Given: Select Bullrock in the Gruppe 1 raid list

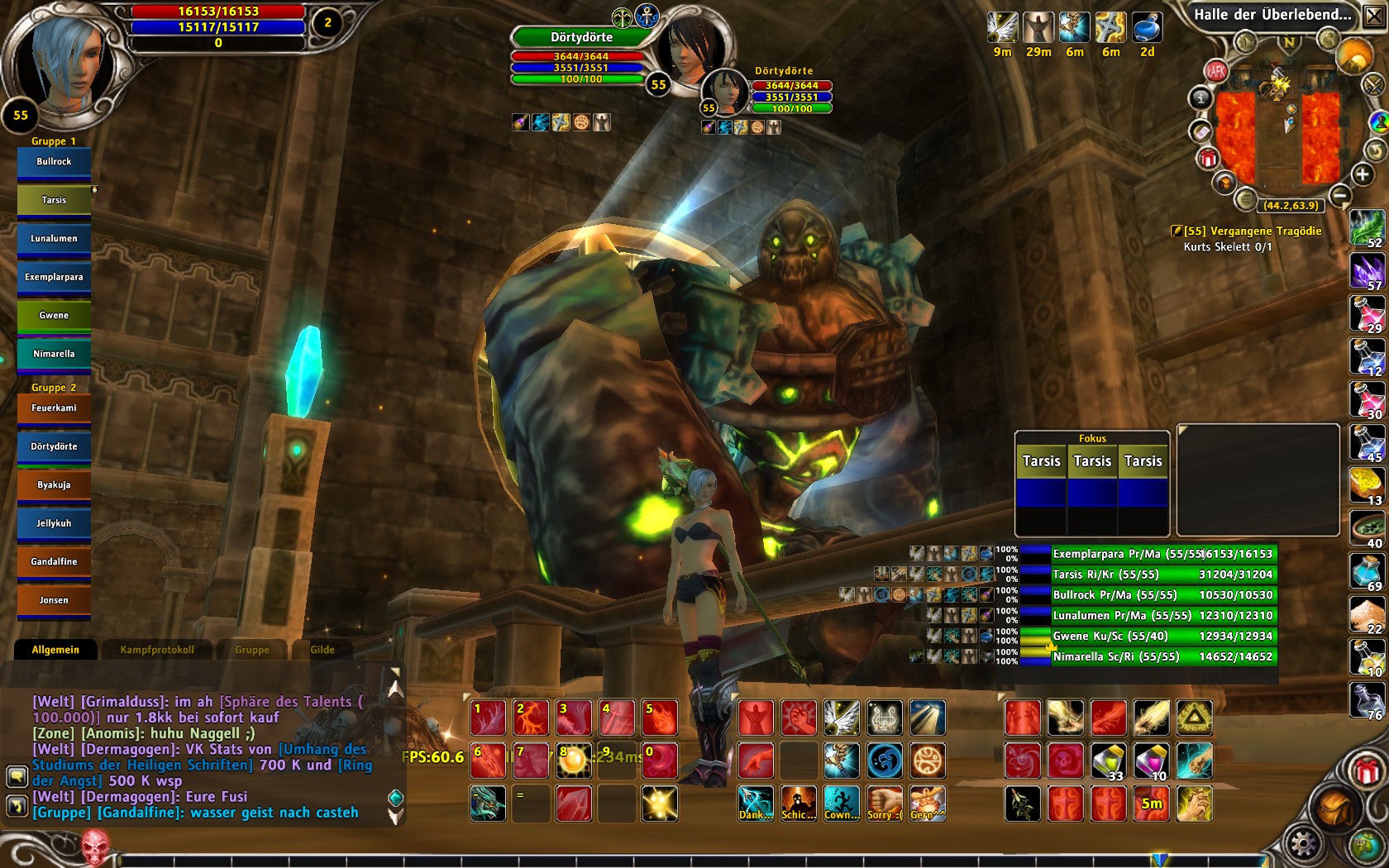Looking at the screenshot, I should pyautogui.click(x=54, y=162).
